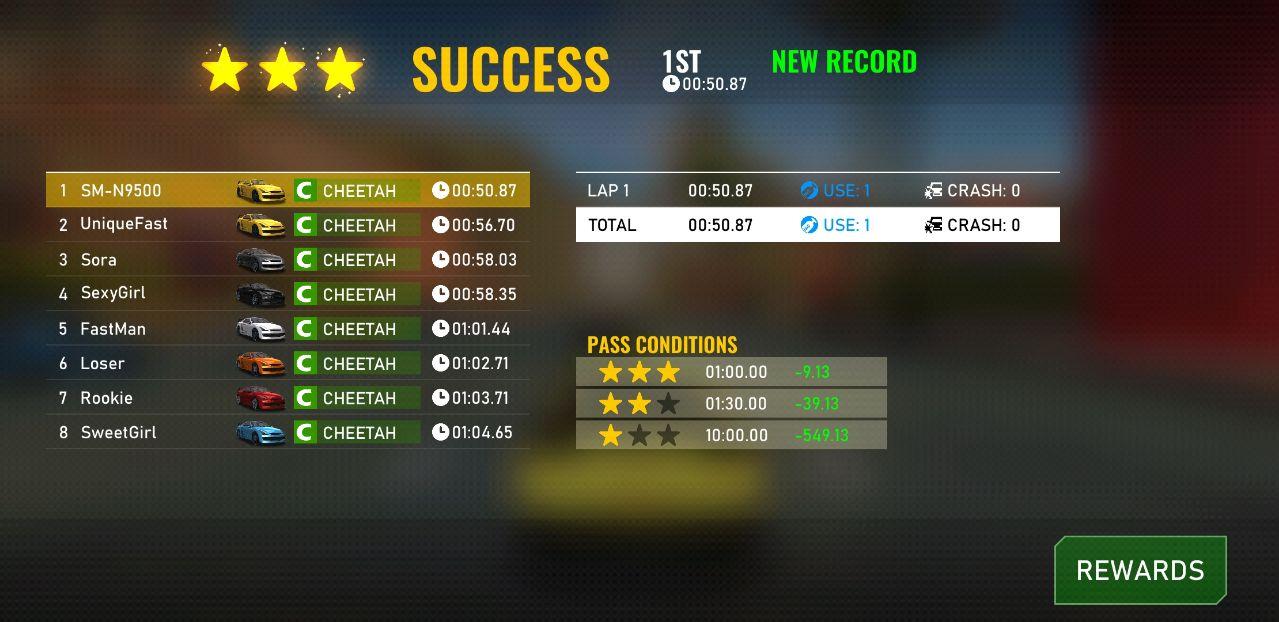Select SweetGirl's result row

click(x=288, y=432)
